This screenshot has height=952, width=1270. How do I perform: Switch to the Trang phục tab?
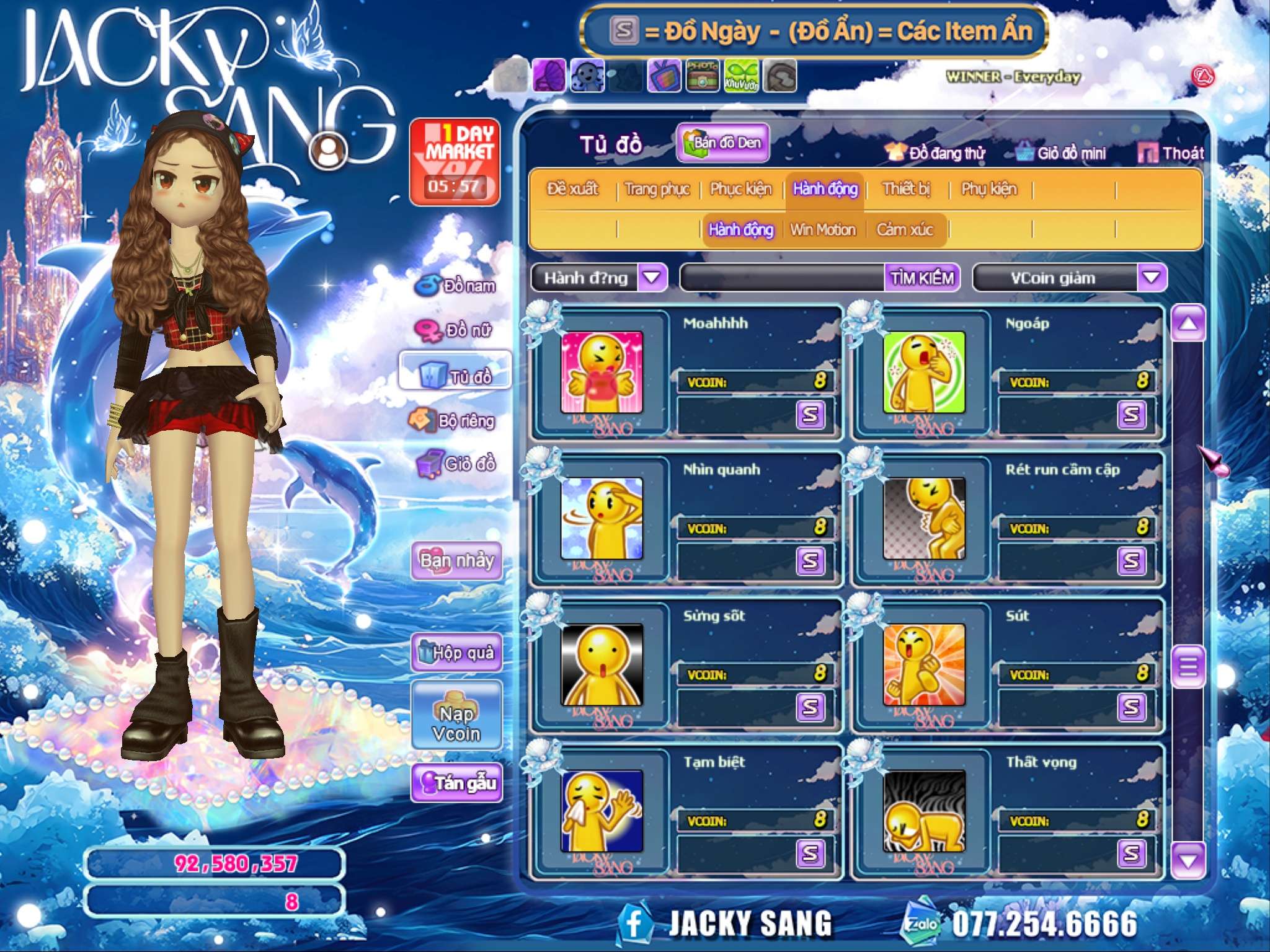[x=657, y=189]
